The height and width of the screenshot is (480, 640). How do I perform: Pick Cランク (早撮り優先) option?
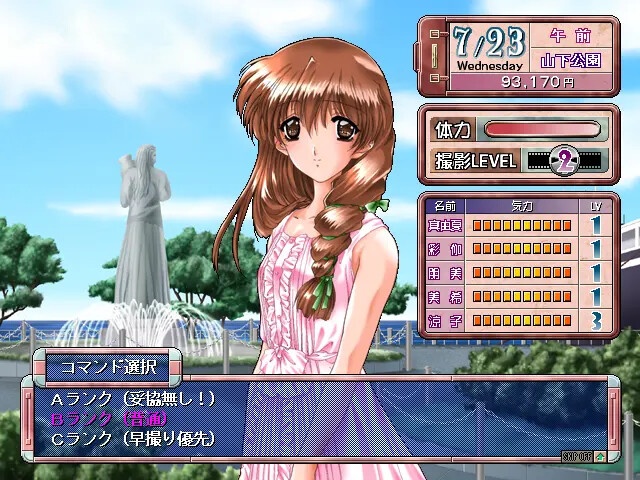pos(132,438)
